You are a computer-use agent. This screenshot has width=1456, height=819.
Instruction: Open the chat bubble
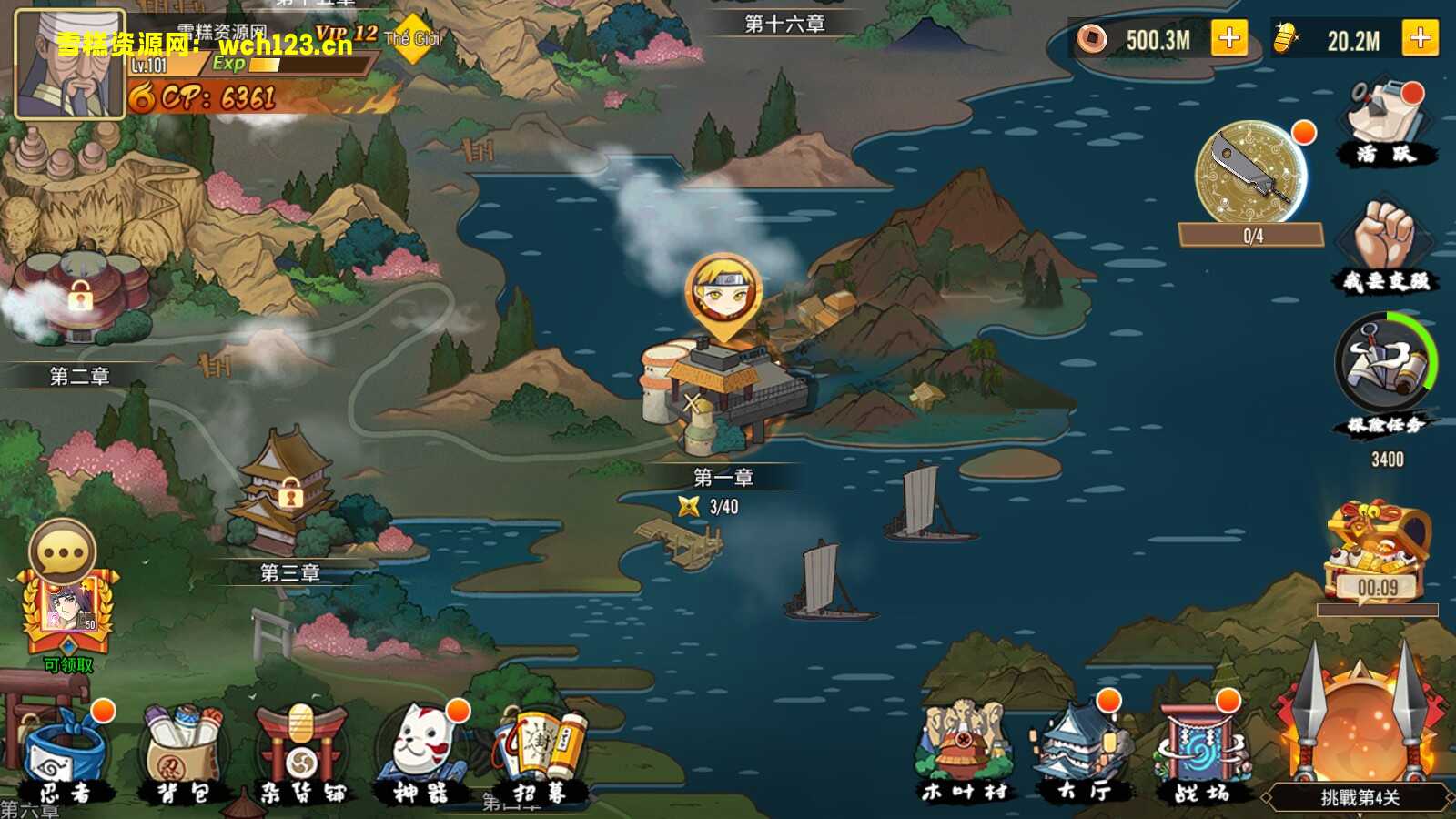(63, 552)
